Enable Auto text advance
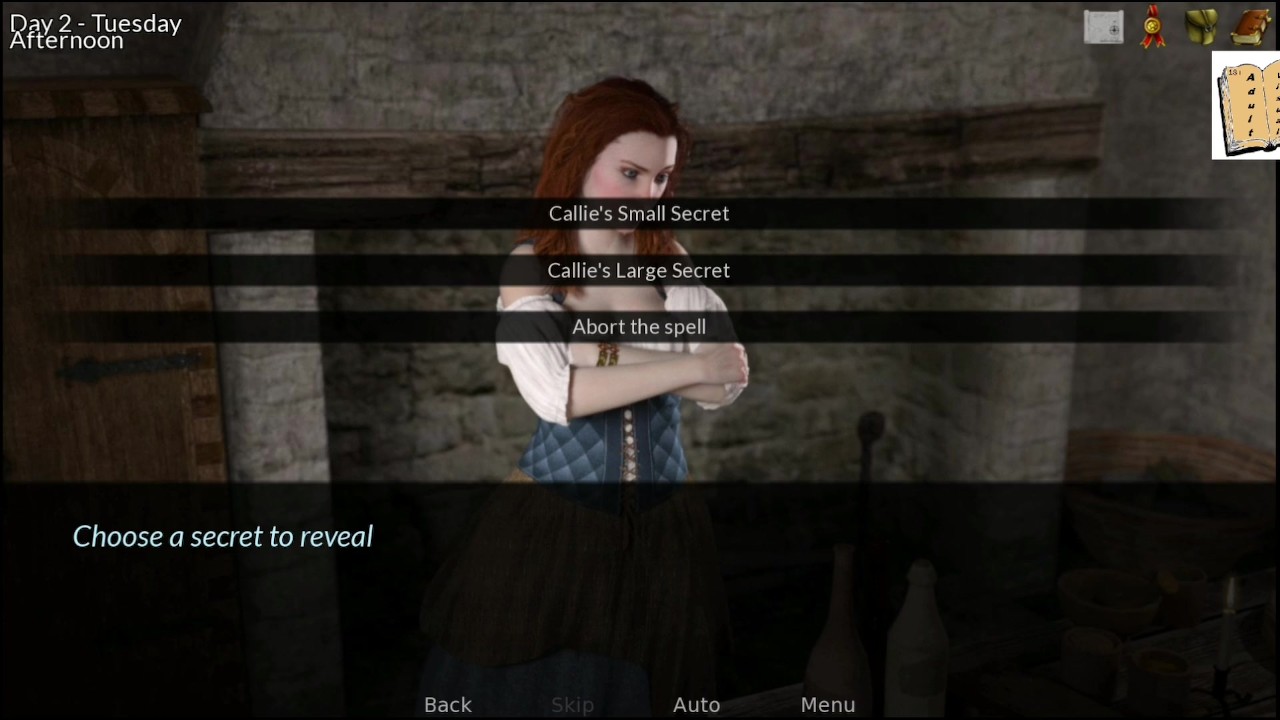The width and height of the screenshot is (1280, 720). [696, 704]
